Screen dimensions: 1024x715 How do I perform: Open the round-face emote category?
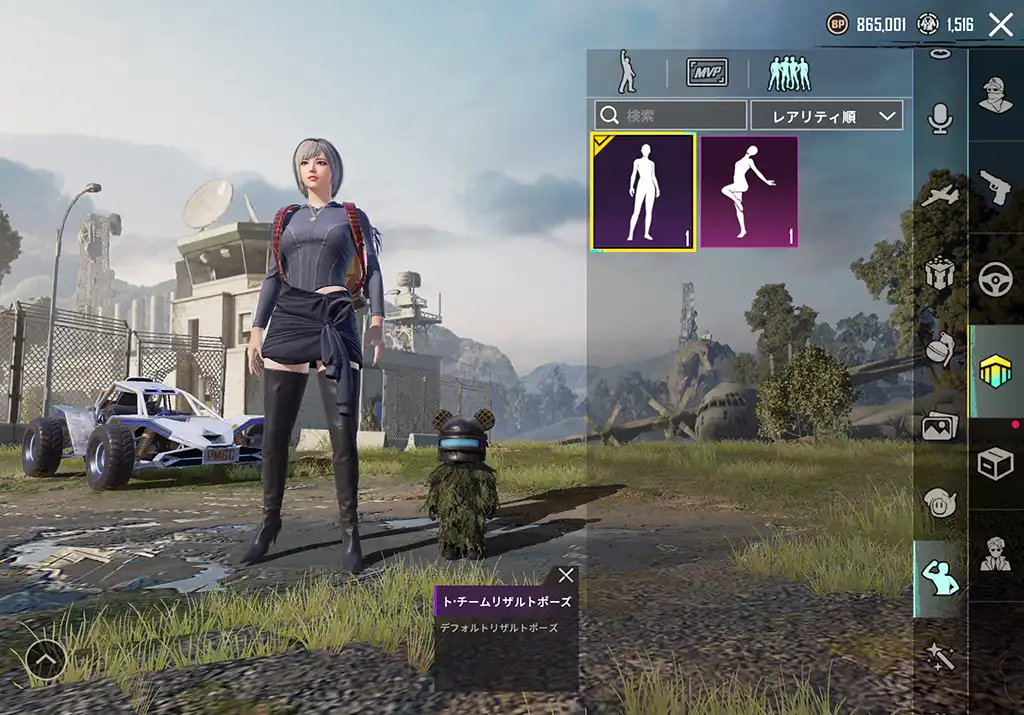click(x=940, y=502)
